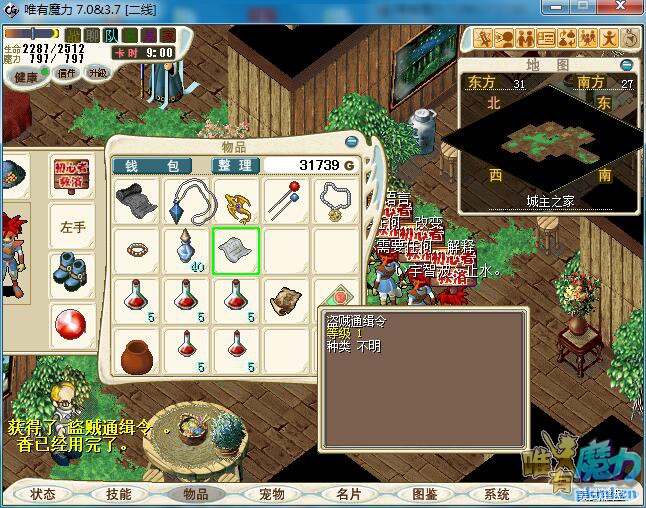Image resolution: width=646 pixels, height=508 pixels.
Task: Select the blue potion bottle item
Action: 186,248
